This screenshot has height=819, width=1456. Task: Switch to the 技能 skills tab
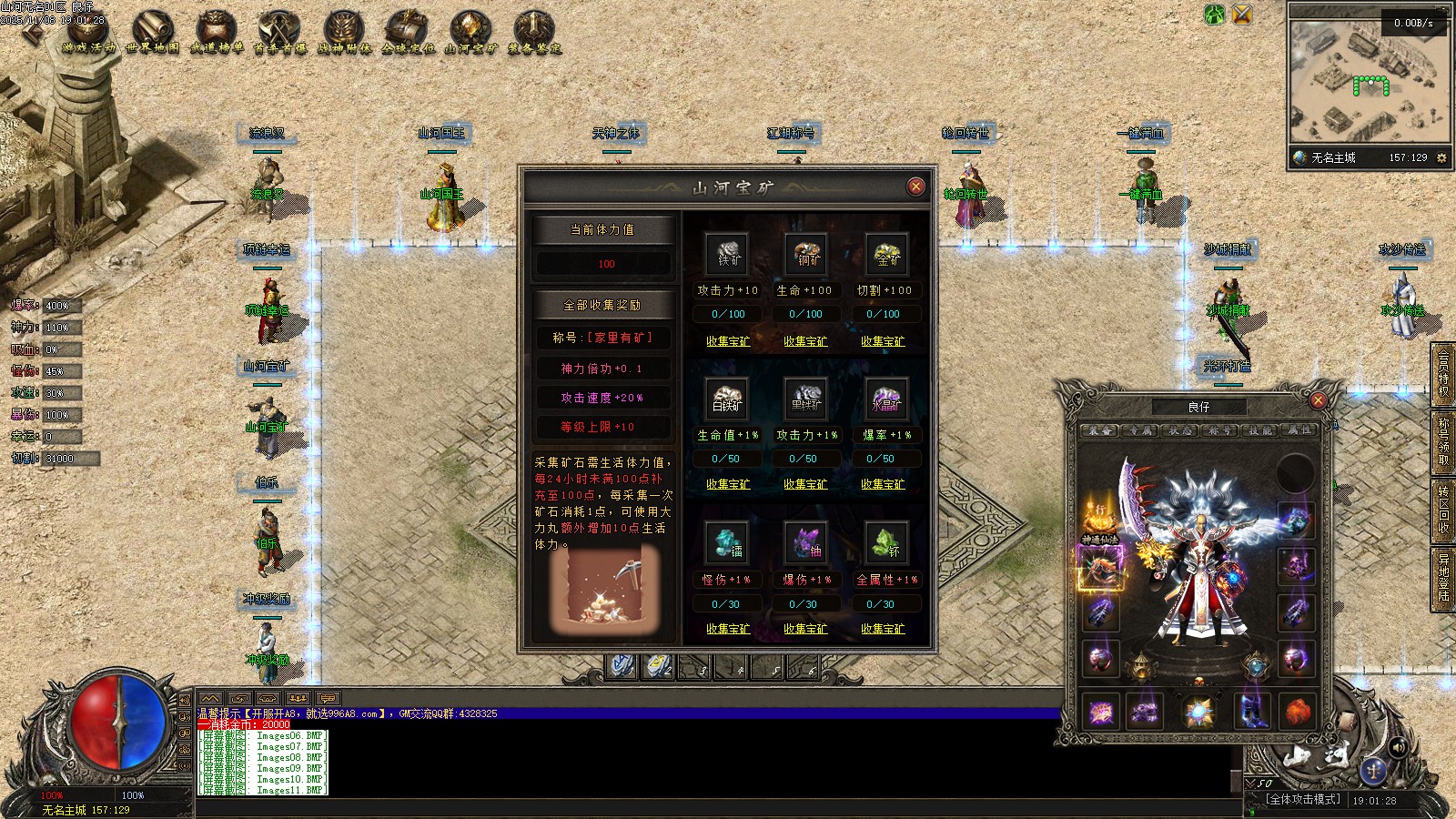(1260, 430)
